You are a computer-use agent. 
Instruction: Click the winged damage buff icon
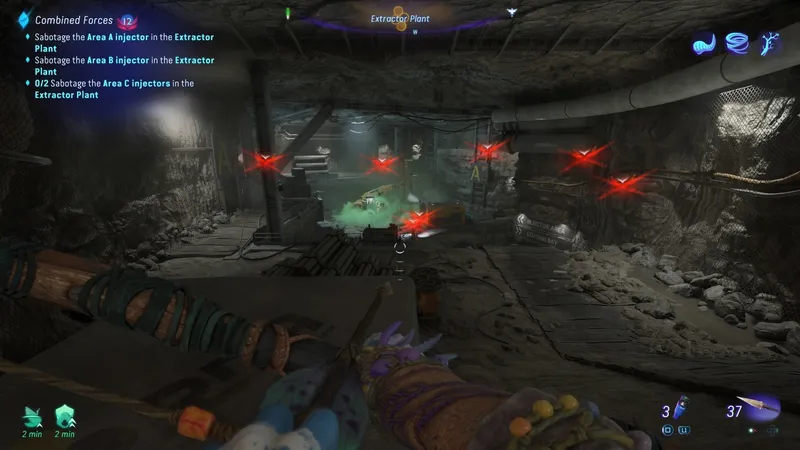[x=33, y=413]
